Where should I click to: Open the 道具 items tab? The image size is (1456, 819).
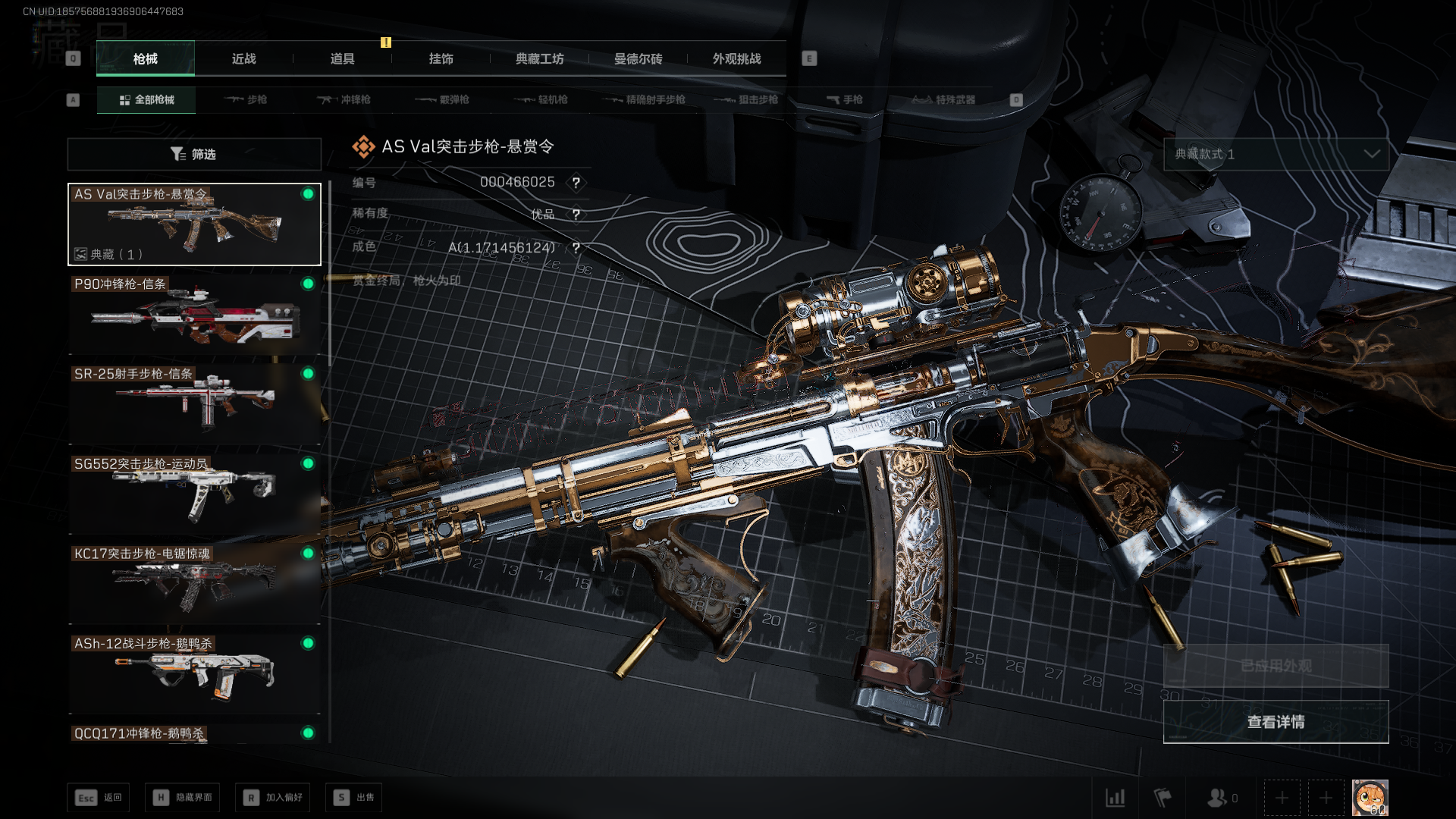(x=342, y=58)
